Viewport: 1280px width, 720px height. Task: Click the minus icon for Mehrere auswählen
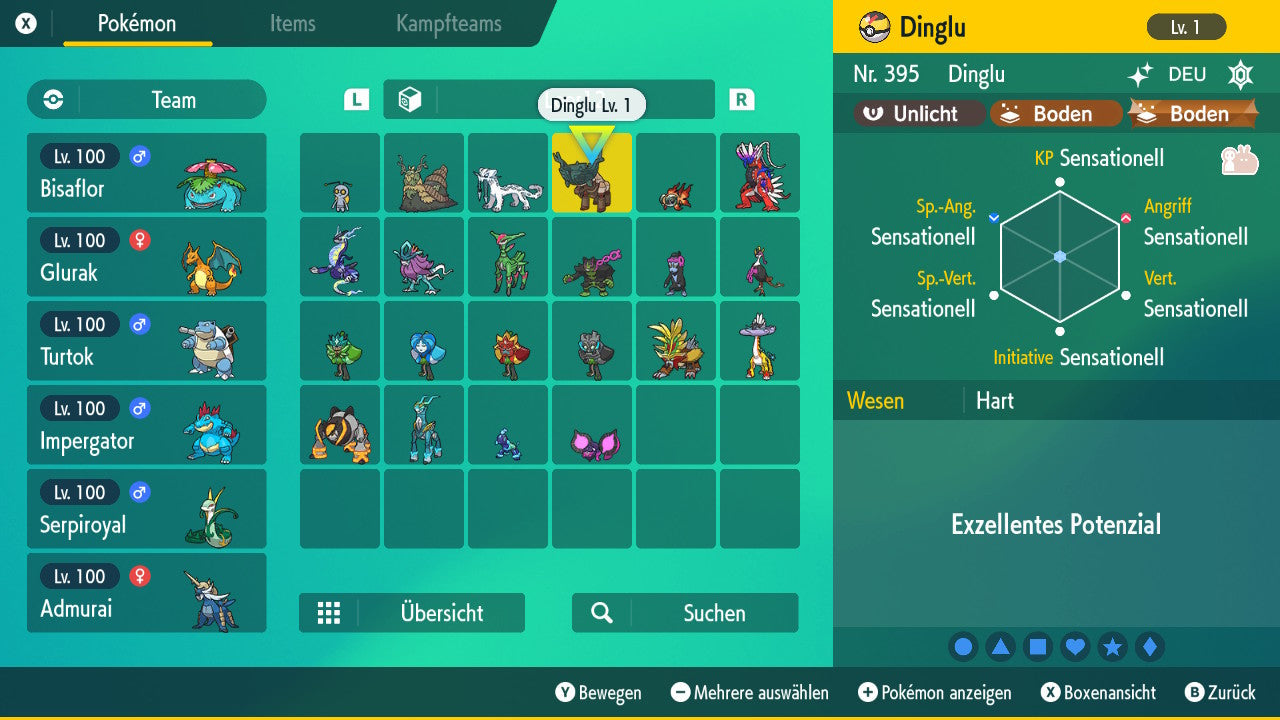point(680,693)
